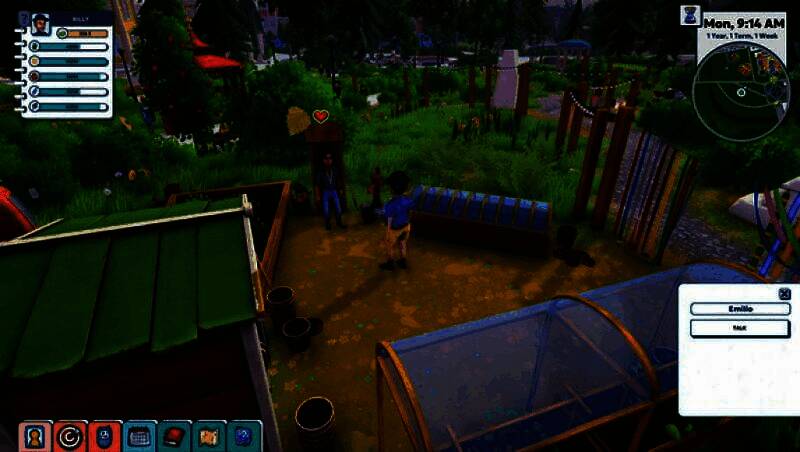Open the red book journal icon

(175, 437)
